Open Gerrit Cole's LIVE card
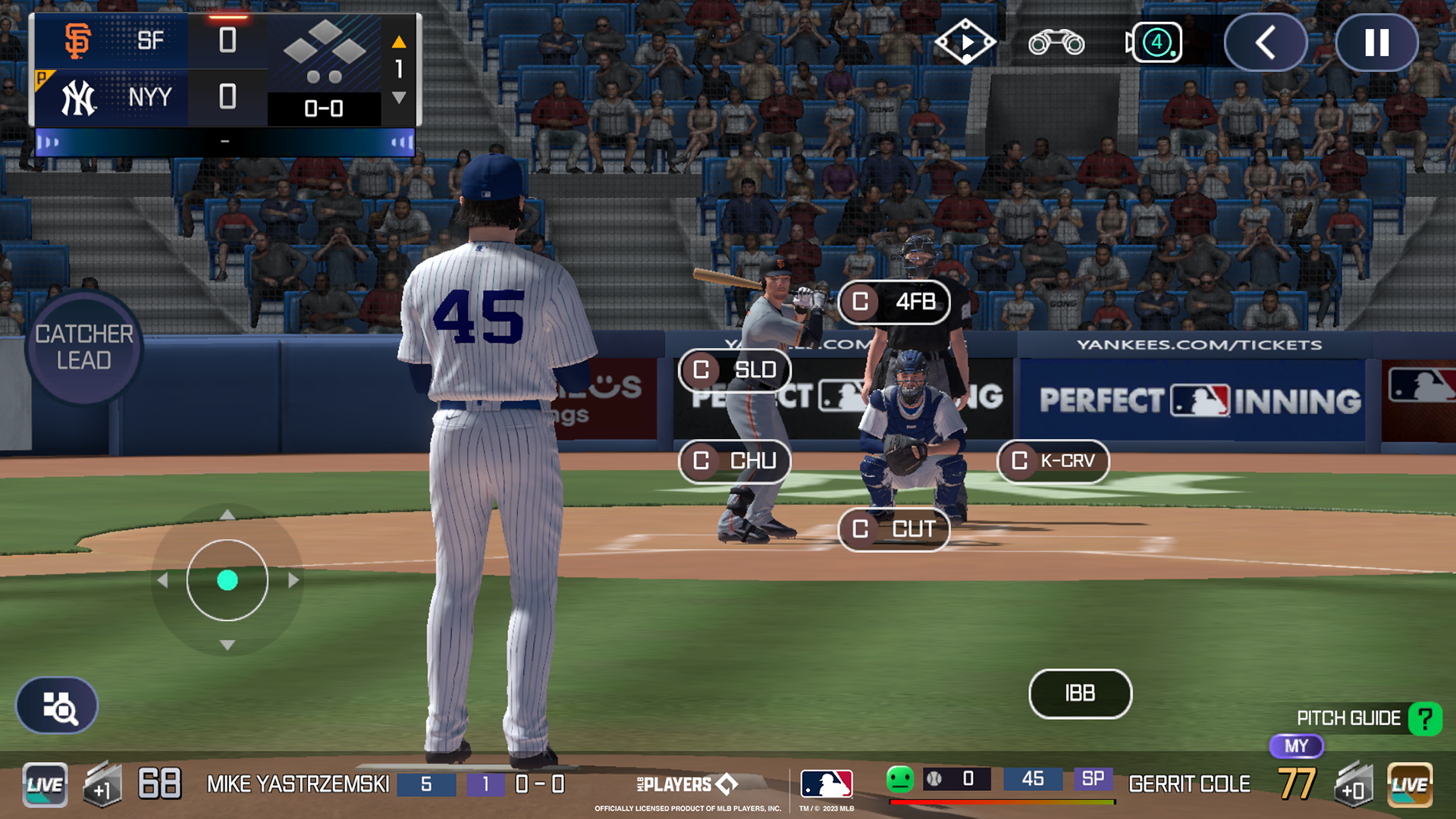 click(x=1410, y=784)
